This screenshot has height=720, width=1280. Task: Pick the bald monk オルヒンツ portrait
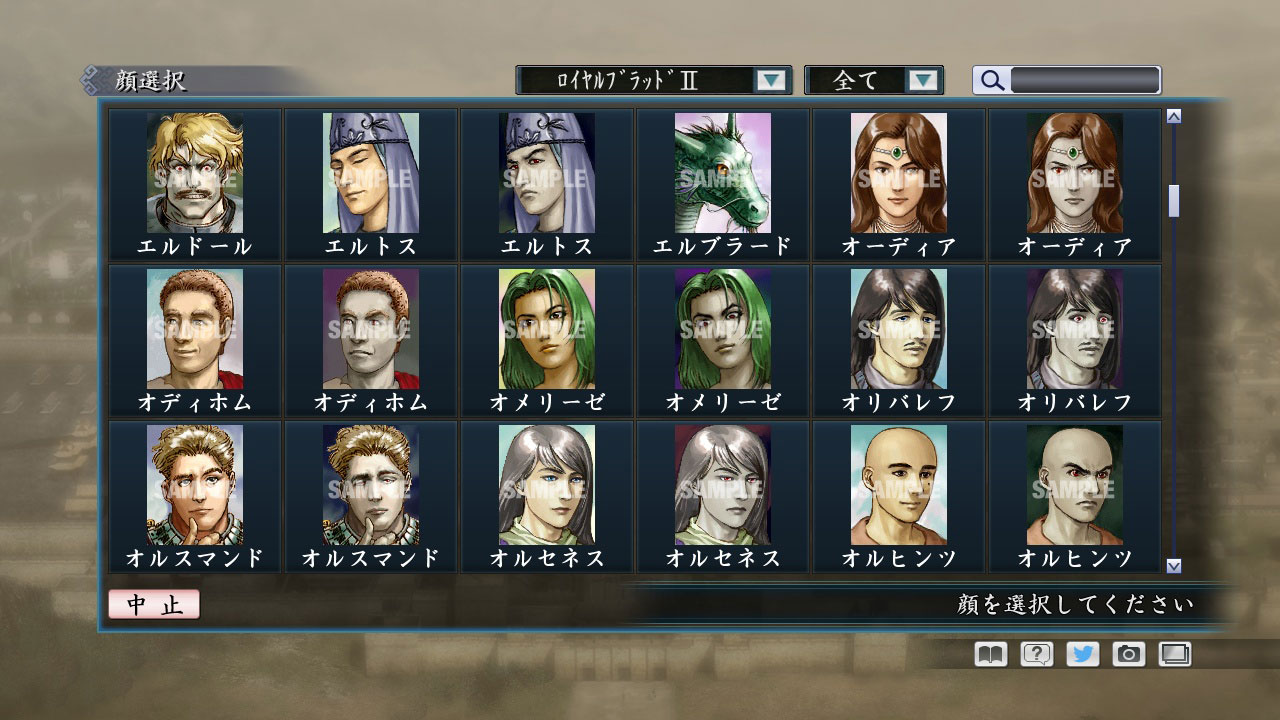(897, 485)
